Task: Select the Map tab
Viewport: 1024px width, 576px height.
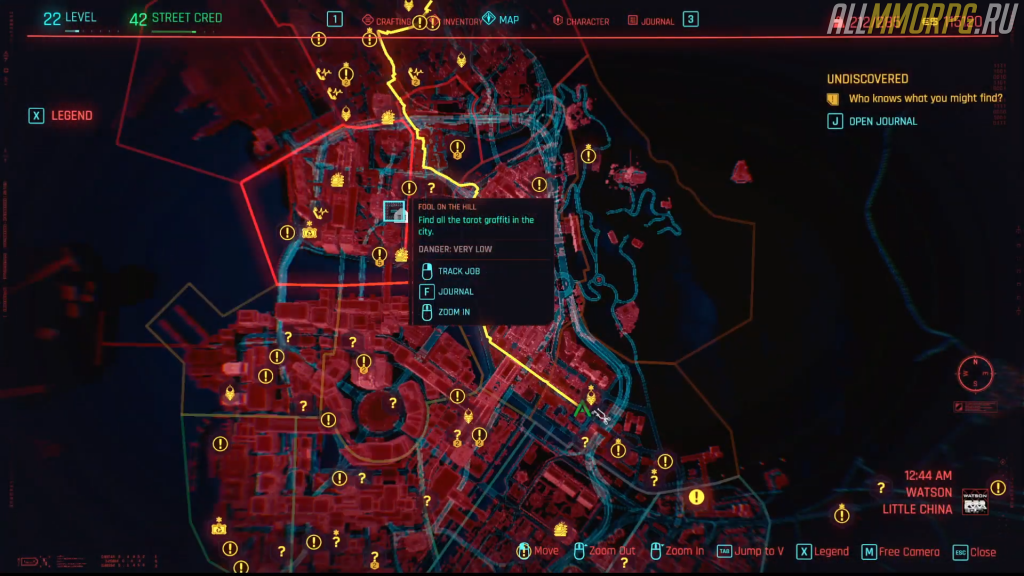Action: [501, 20]
